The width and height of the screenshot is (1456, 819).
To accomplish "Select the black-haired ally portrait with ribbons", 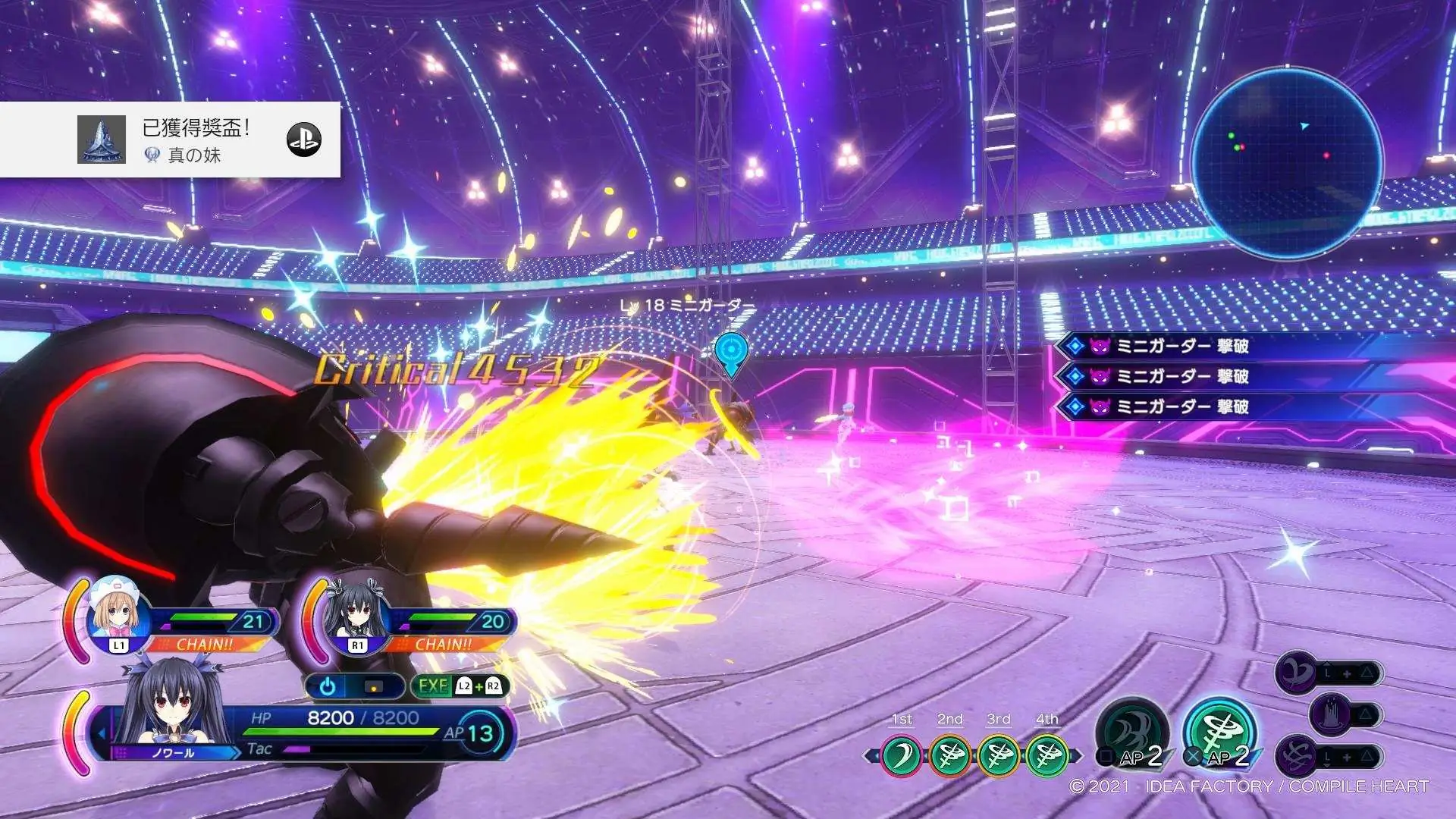I will tap(354, 616).
